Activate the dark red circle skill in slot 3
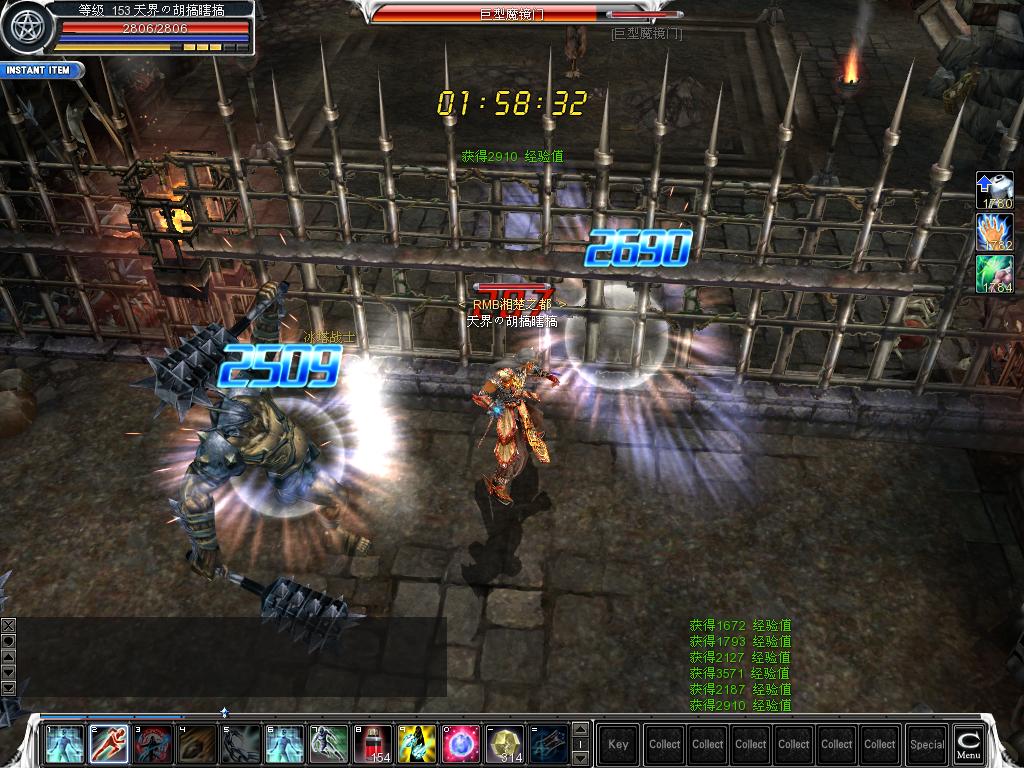 pyautogui.click(x=153, y=744)
